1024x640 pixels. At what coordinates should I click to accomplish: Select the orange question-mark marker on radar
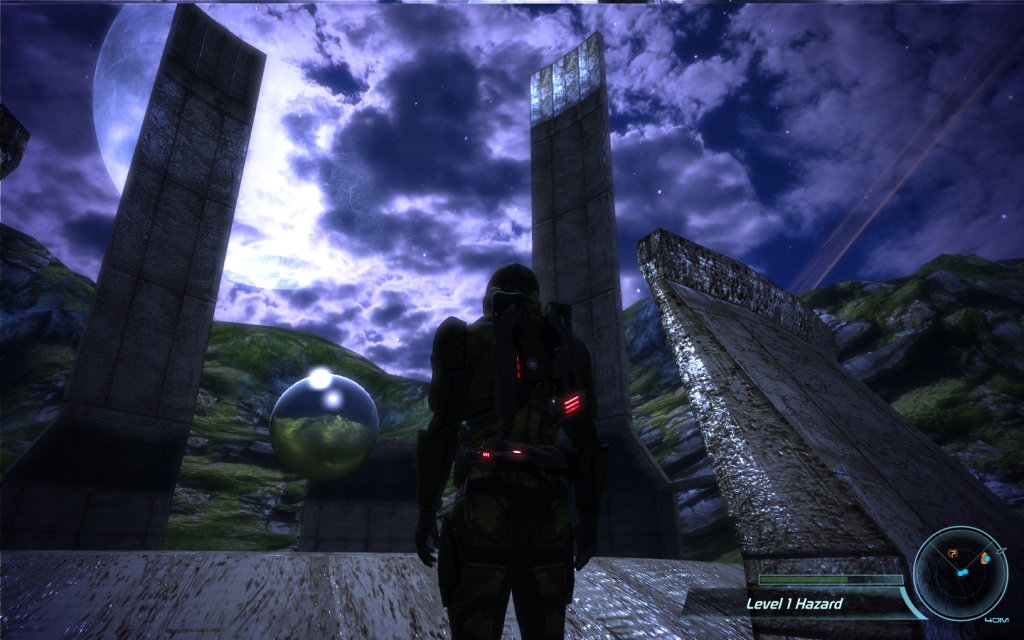(x=953, y=554)
